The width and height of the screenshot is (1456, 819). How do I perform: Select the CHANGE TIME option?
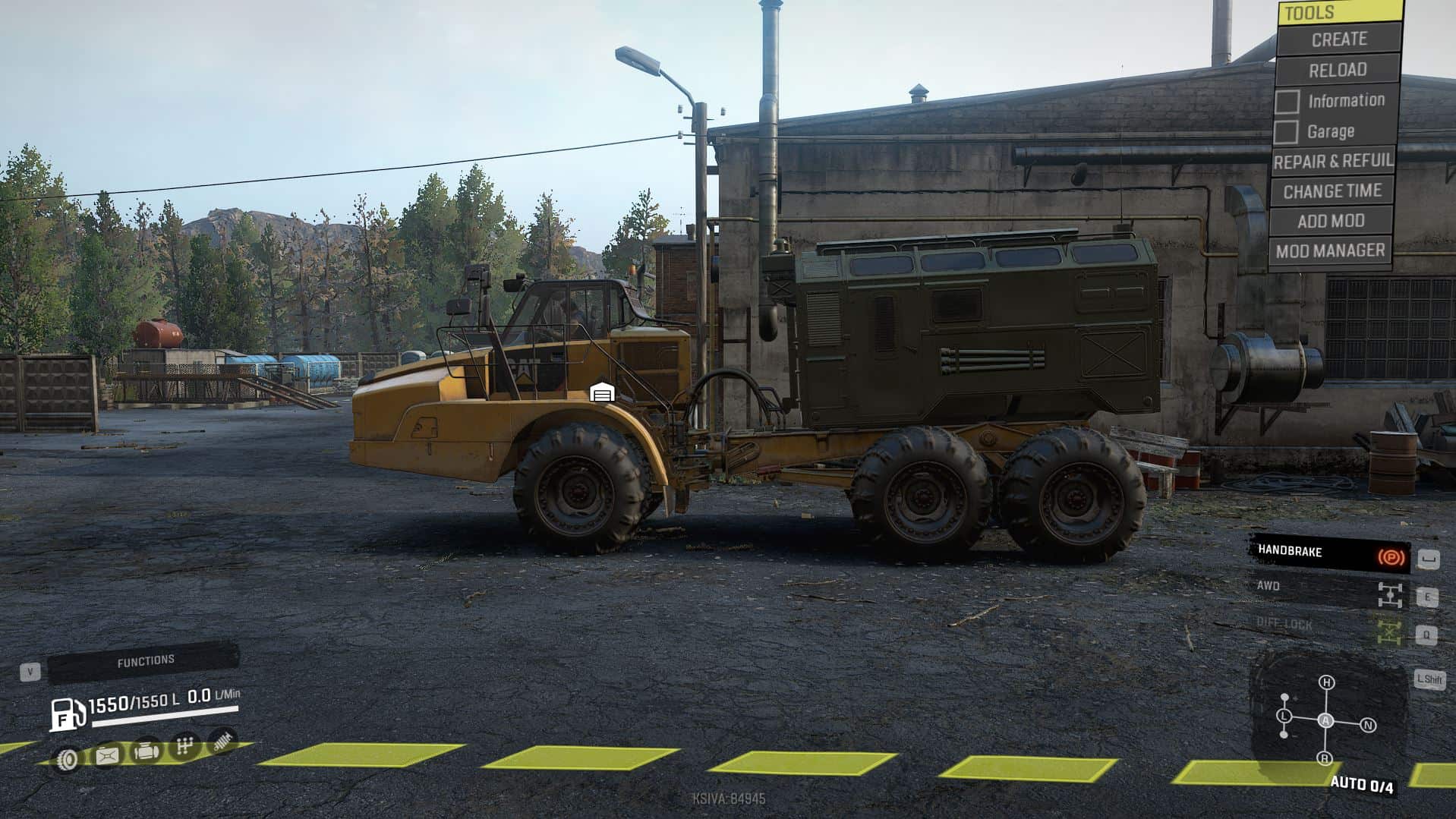point(1332,191)
